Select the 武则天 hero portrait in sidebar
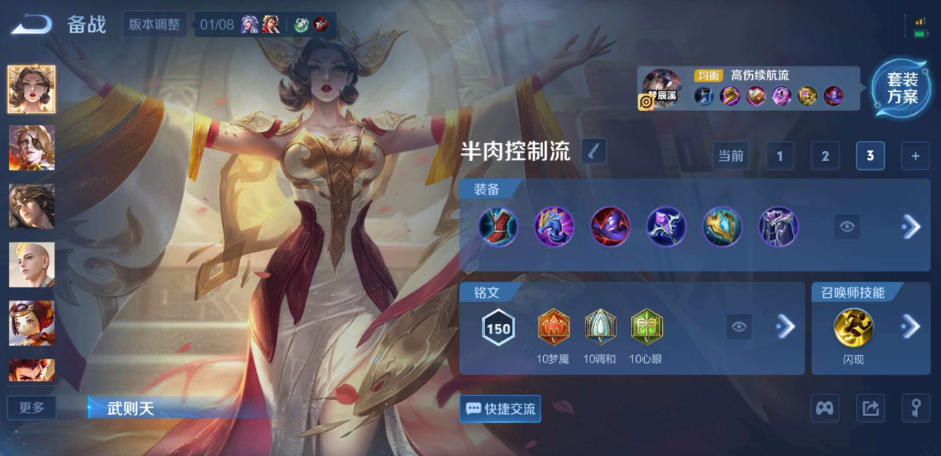 [x=32, y=89]
